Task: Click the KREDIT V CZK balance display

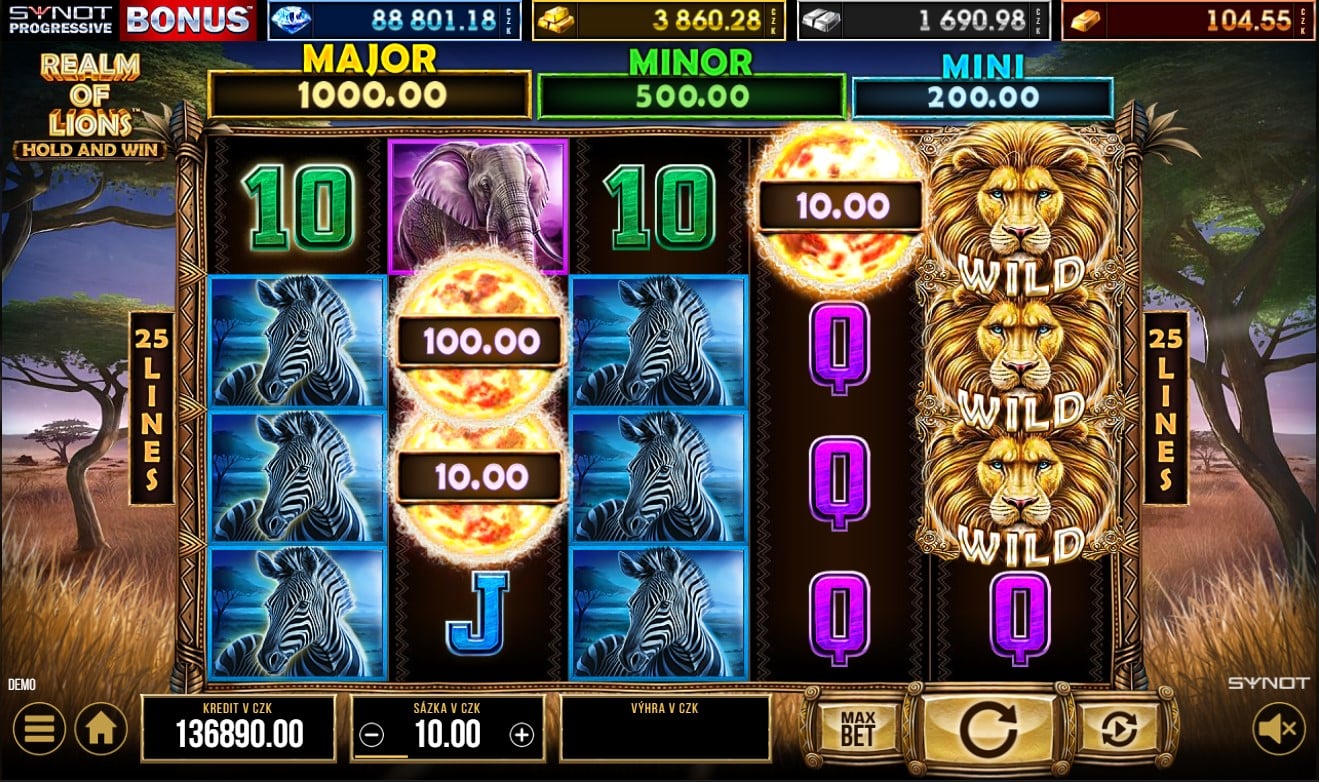Action: 239,727
